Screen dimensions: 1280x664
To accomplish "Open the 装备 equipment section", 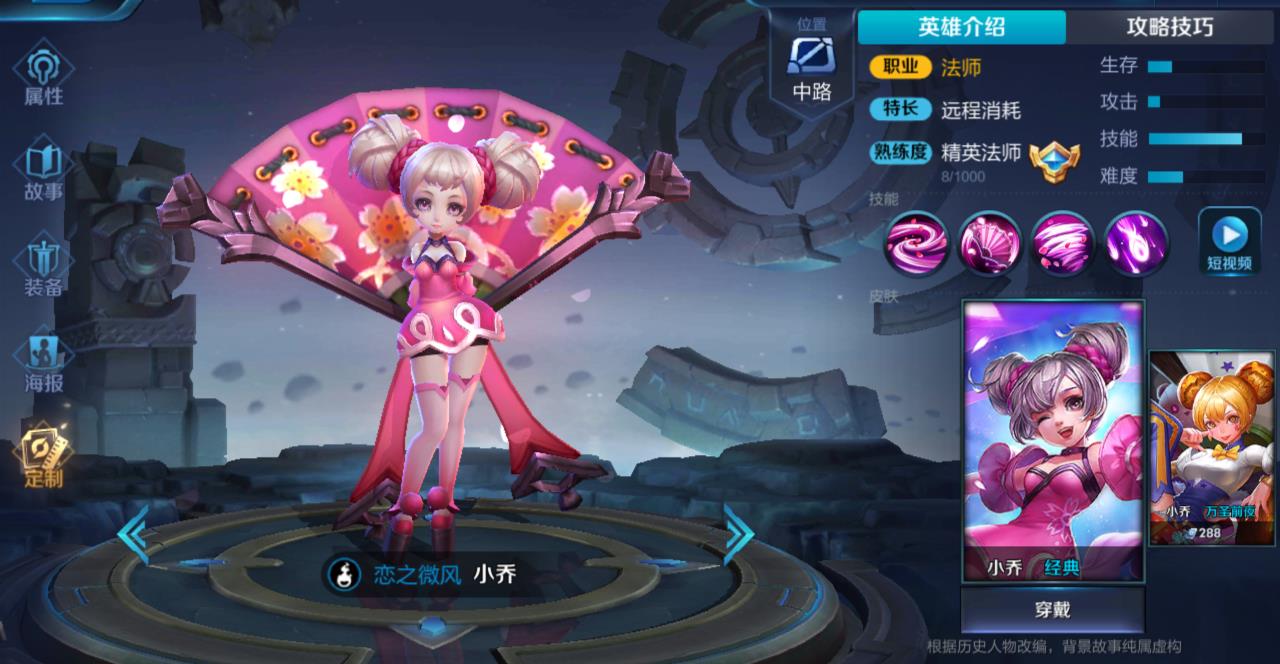I will tap(44, 265).
